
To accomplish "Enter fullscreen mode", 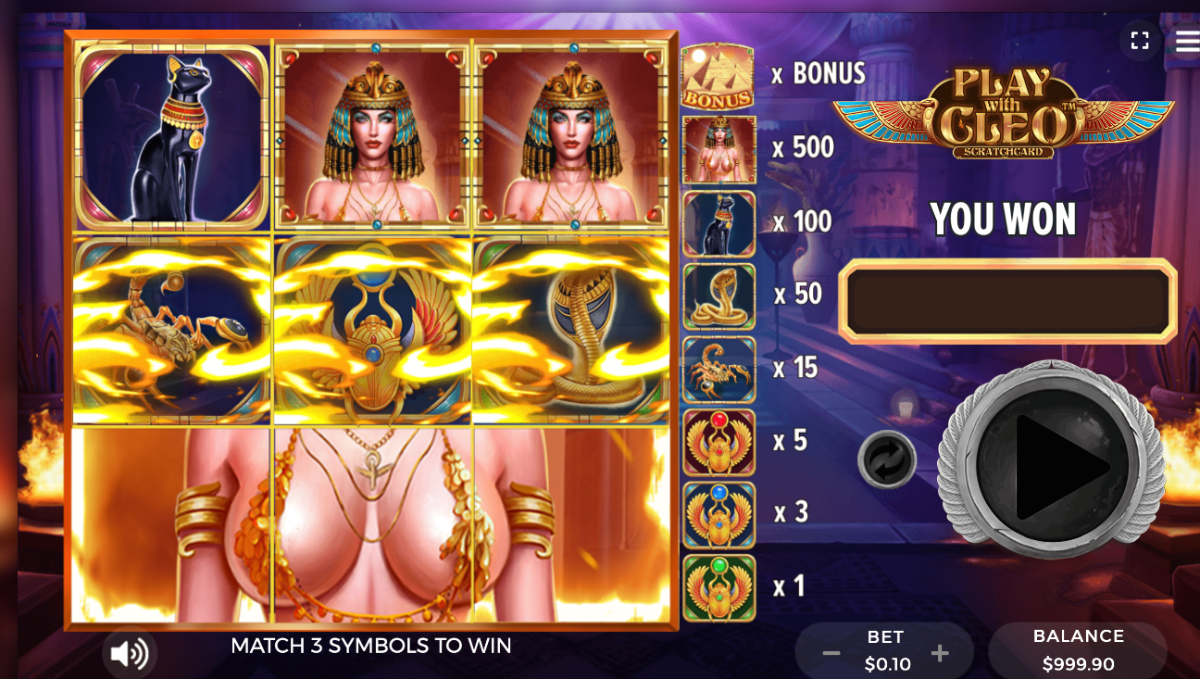I will pos(1139,40).
